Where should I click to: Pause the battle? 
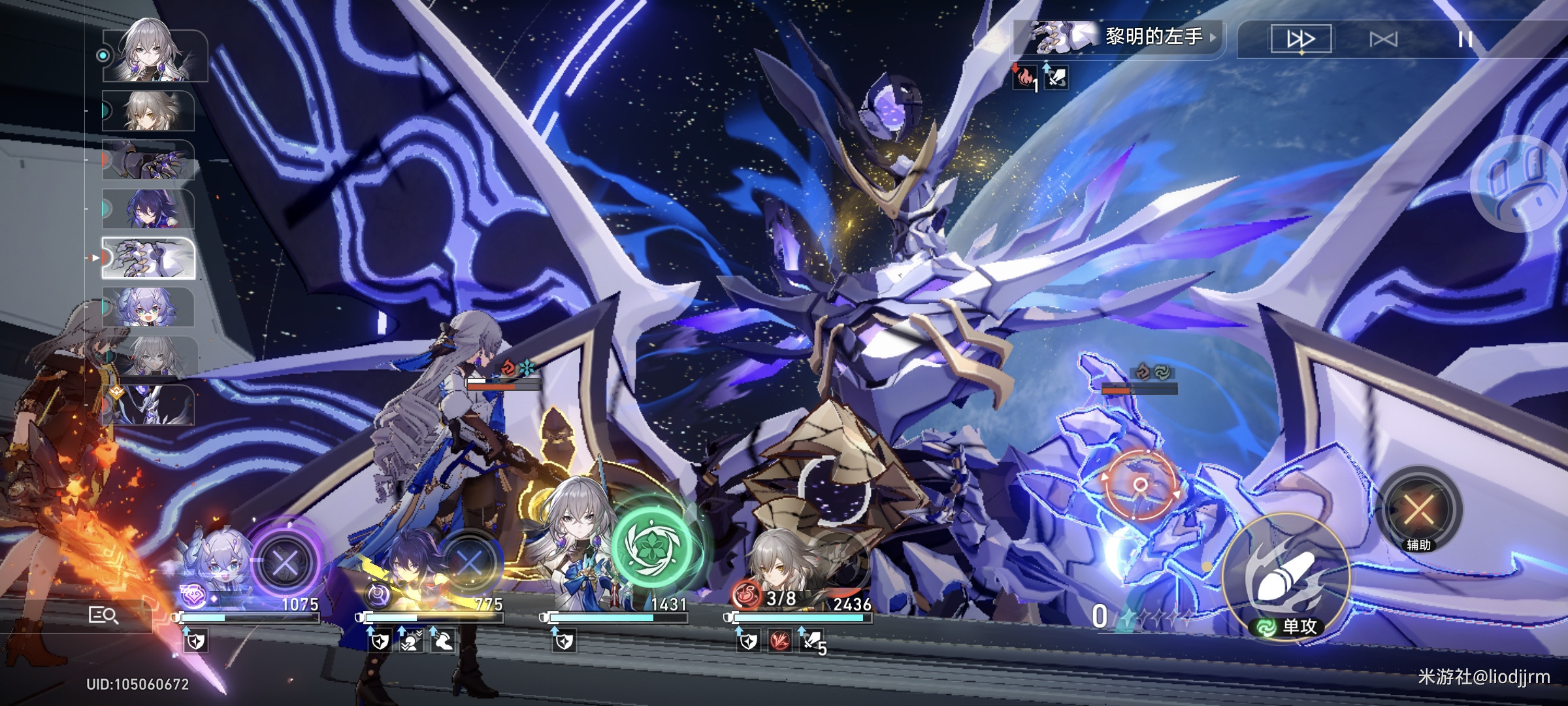pyautogui.click(x=1465, y=39)
